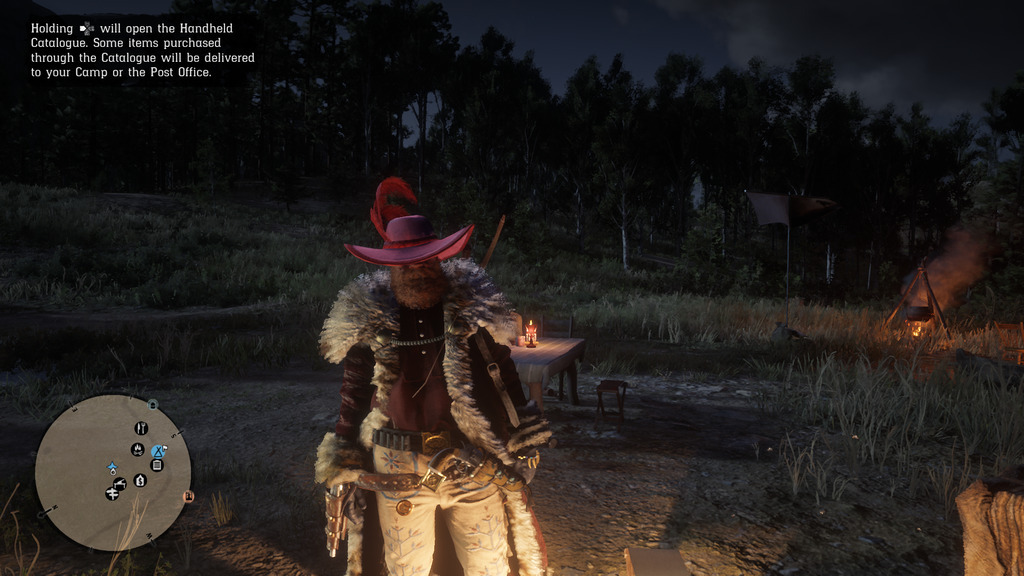Click the blue house icon on minimap rim
This screenshot has height=576, width=1024.
[152, 405]
